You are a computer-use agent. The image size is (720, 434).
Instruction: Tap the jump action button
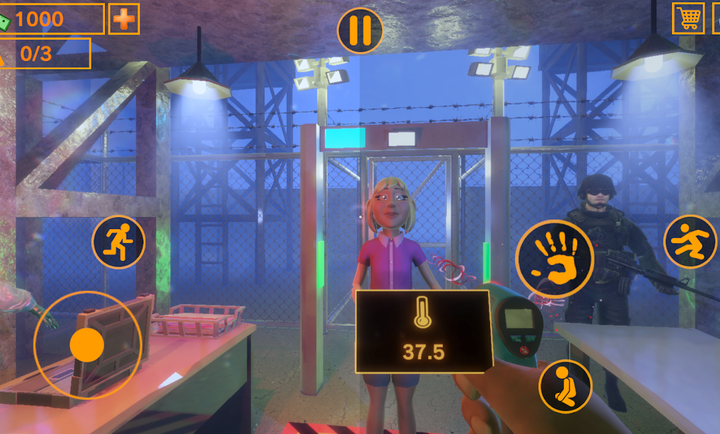[x=690, y=242]
